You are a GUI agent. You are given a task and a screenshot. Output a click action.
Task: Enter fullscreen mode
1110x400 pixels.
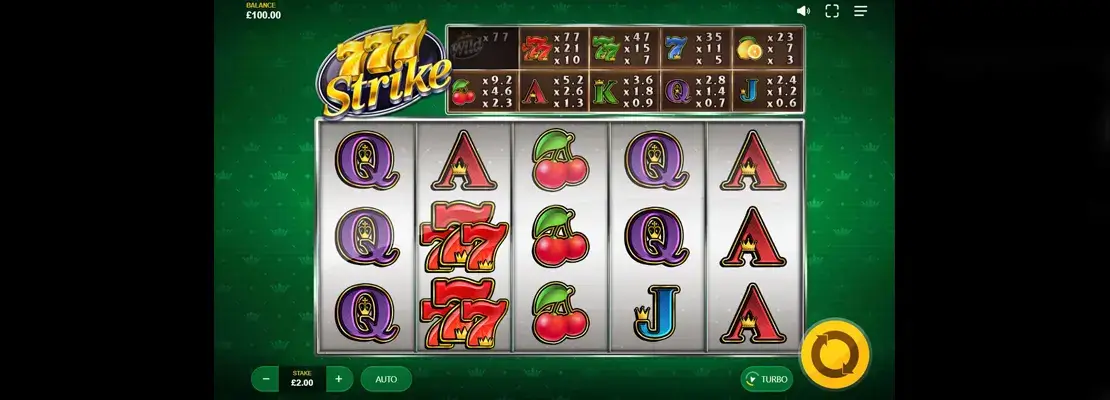tap(831, 11)
